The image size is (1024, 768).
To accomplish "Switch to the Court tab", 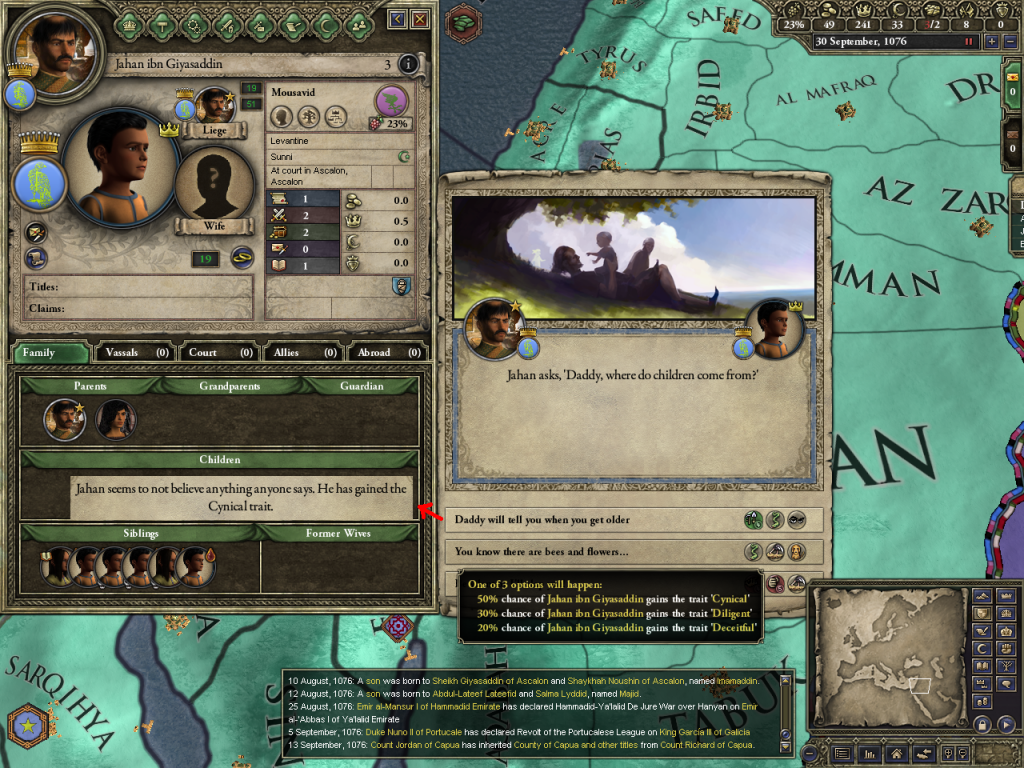I will click(219, 352).
